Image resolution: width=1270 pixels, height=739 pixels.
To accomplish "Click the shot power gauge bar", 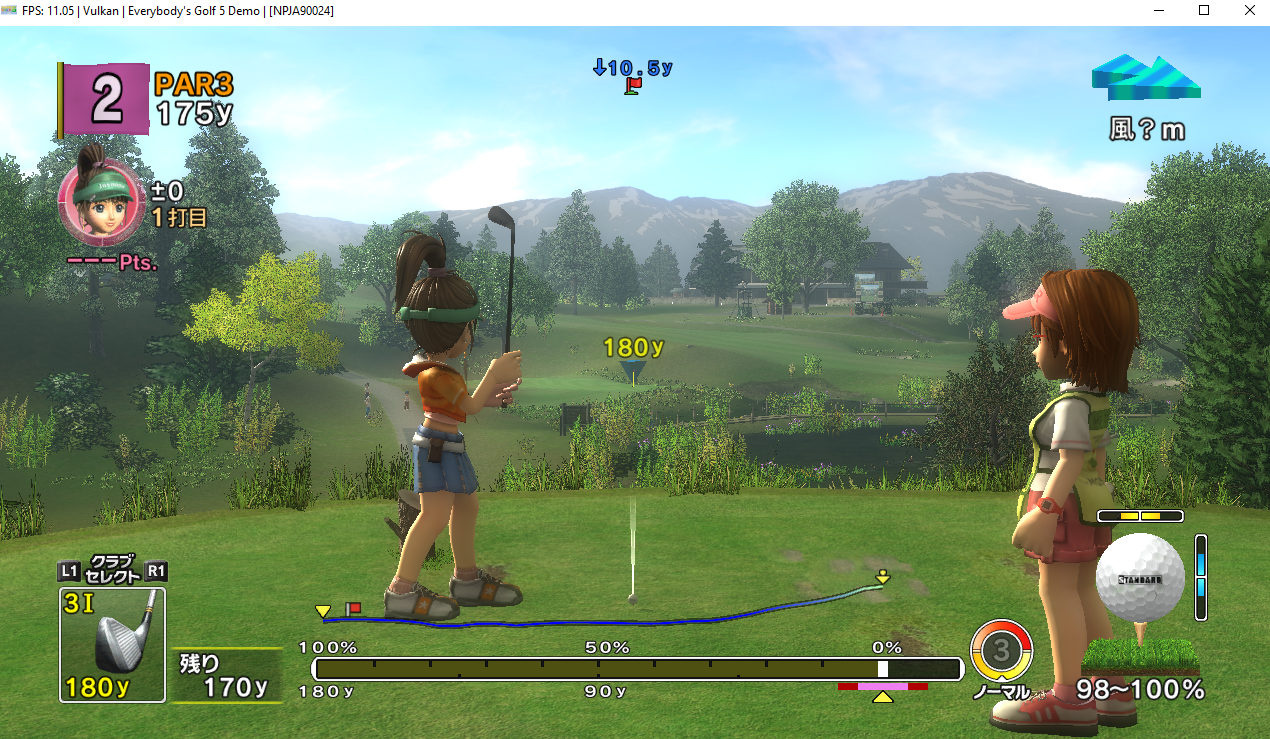I will [637, 669].
